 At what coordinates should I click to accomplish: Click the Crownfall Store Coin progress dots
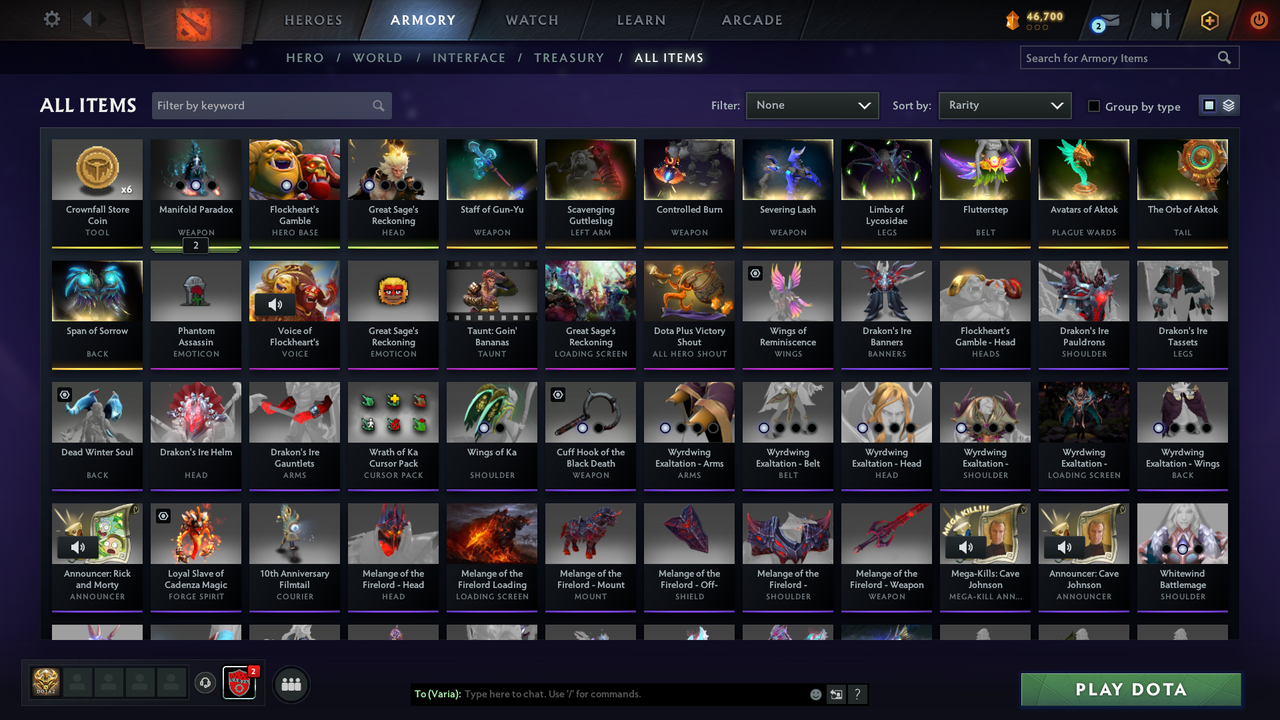coord(1037,26)
